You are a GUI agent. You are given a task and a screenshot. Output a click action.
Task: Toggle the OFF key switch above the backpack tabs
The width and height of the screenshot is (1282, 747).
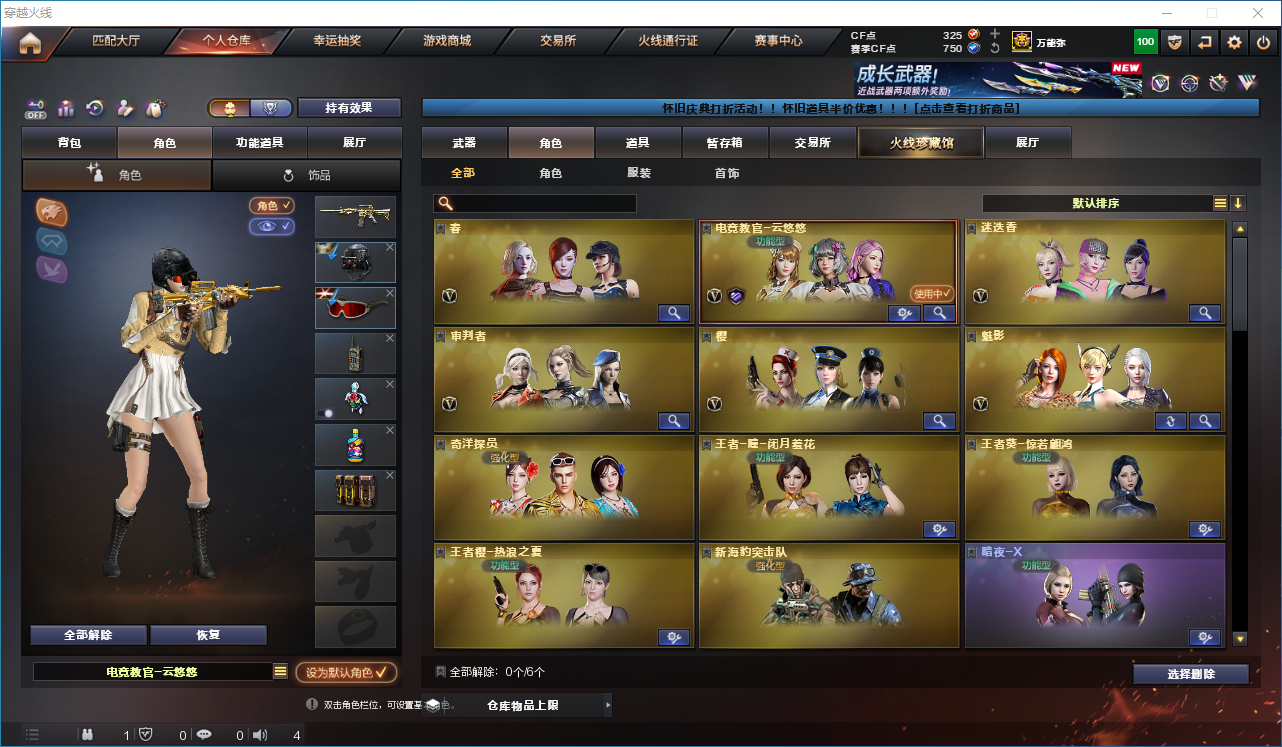(34, 108)
